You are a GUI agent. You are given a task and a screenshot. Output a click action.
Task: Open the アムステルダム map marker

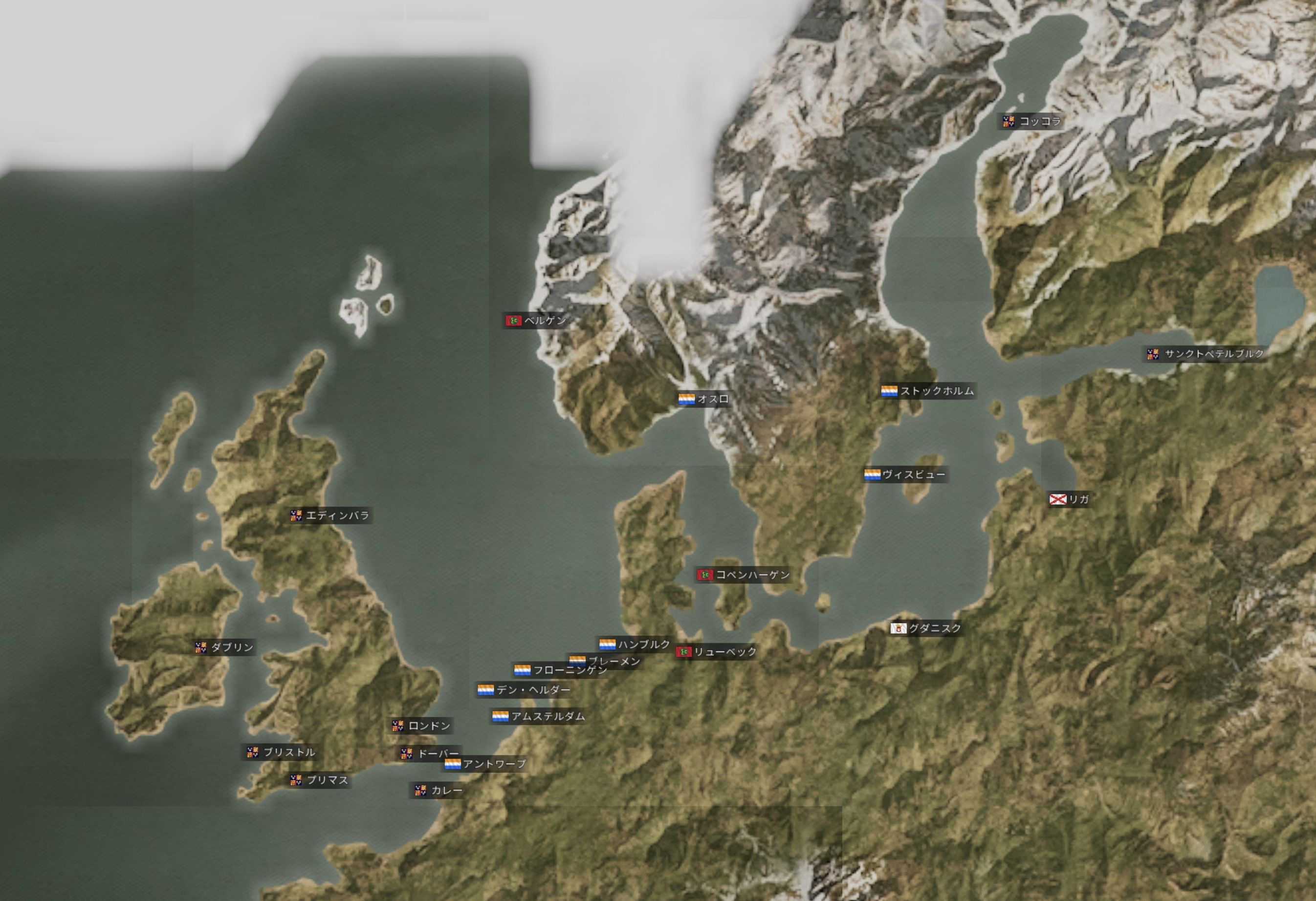coord(539,716)
